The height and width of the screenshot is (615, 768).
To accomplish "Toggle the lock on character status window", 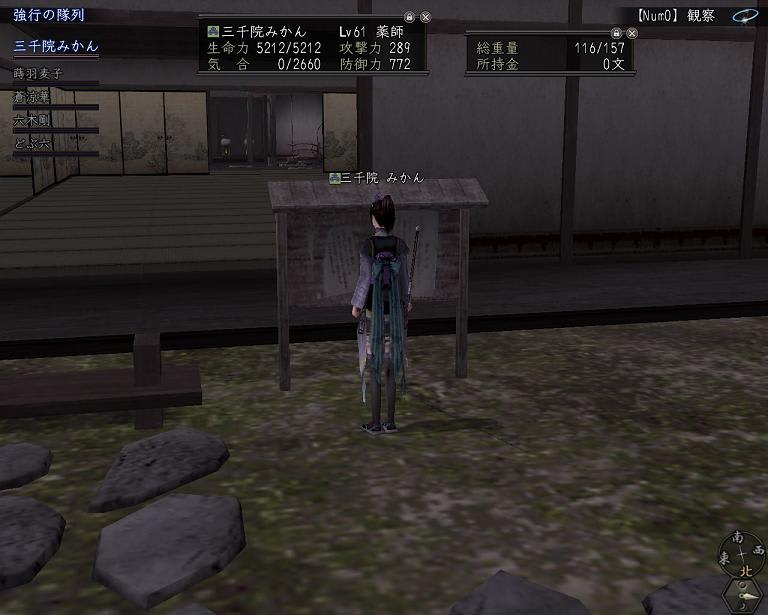I will coord(409,17).
